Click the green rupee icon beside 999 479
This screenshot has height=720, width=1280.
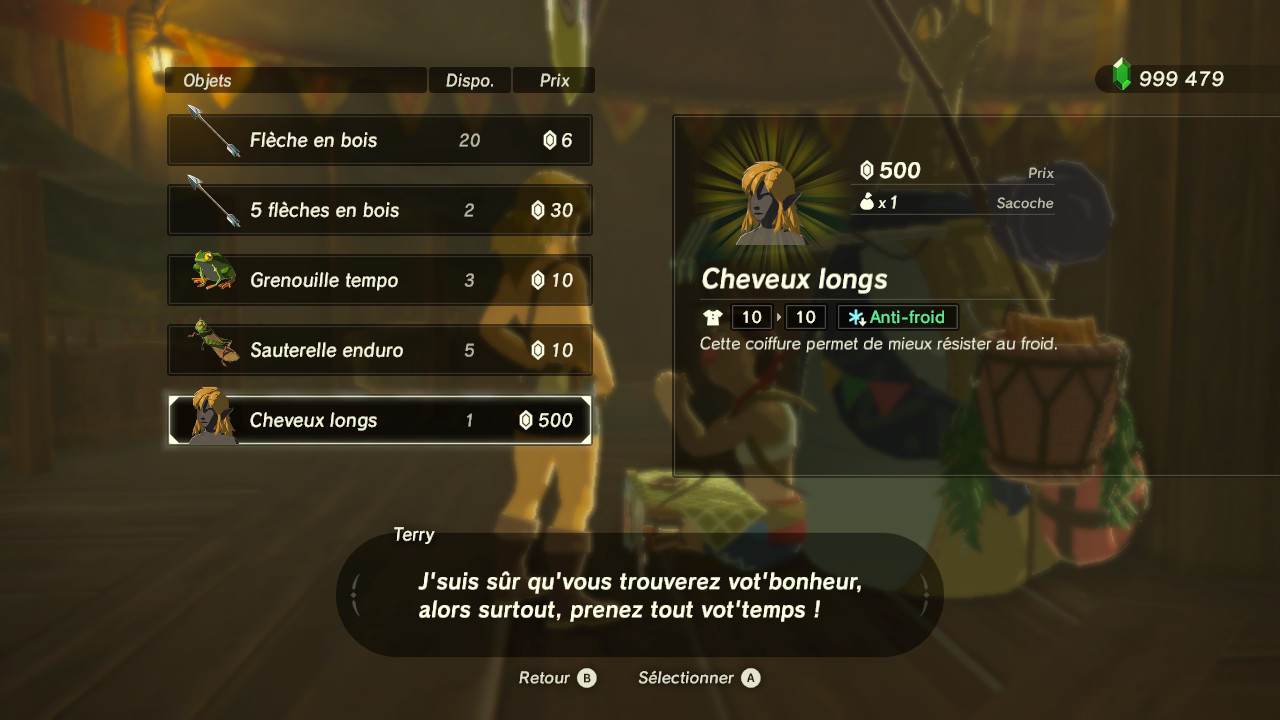[x=1122, y=75]
